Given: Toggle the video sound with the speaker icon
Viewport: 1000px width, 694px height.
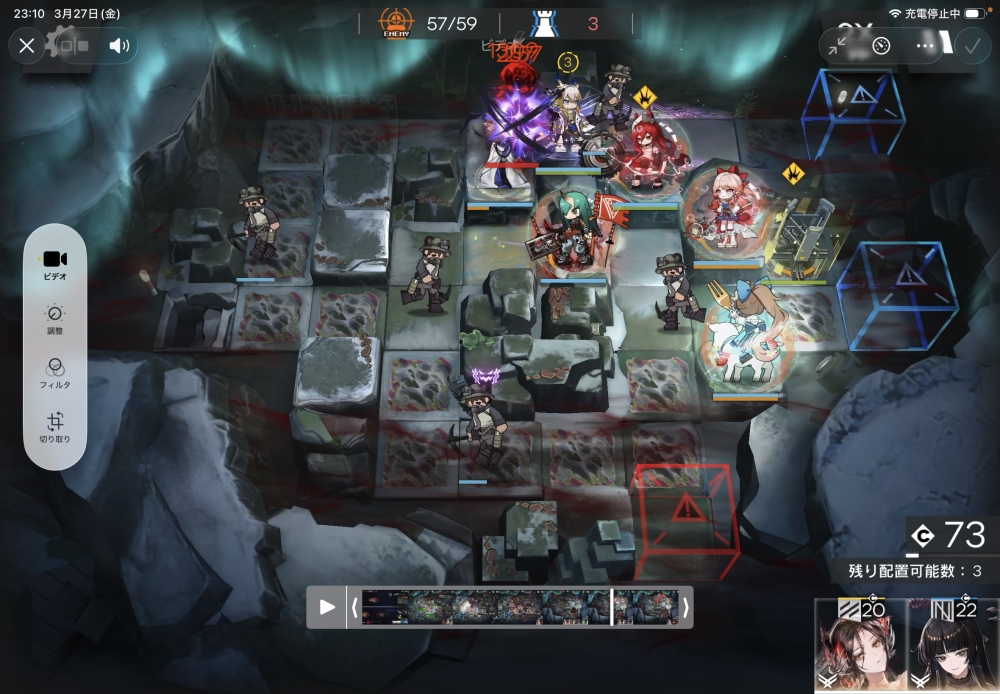Looking at the screenshot, I should (x=120, y=45).
